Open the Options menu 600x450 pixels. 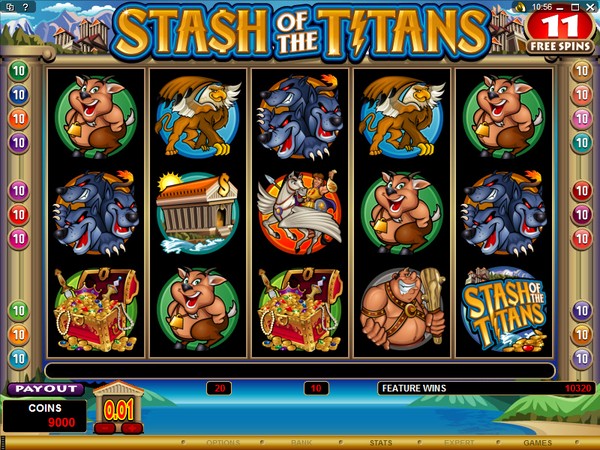(x=222, y=441)
